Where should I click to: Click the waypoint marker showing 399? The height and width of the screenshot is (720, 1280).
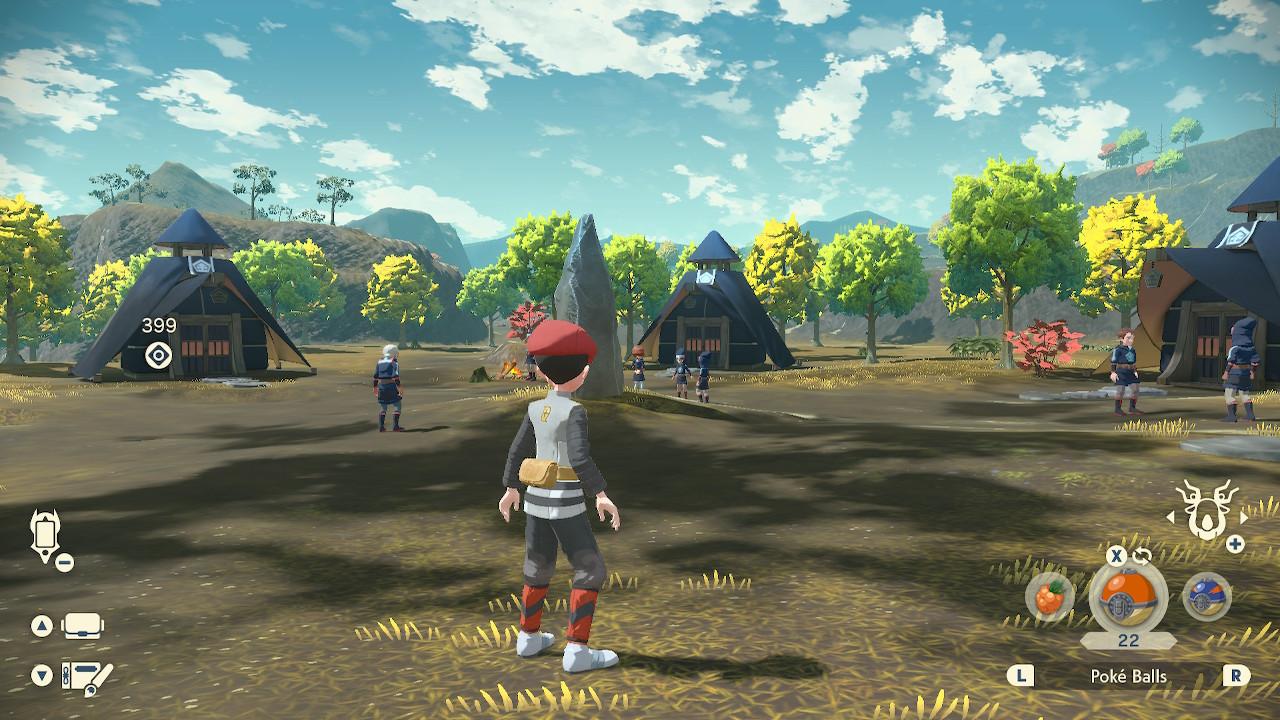pyautogui.click(x=158, y=354)
